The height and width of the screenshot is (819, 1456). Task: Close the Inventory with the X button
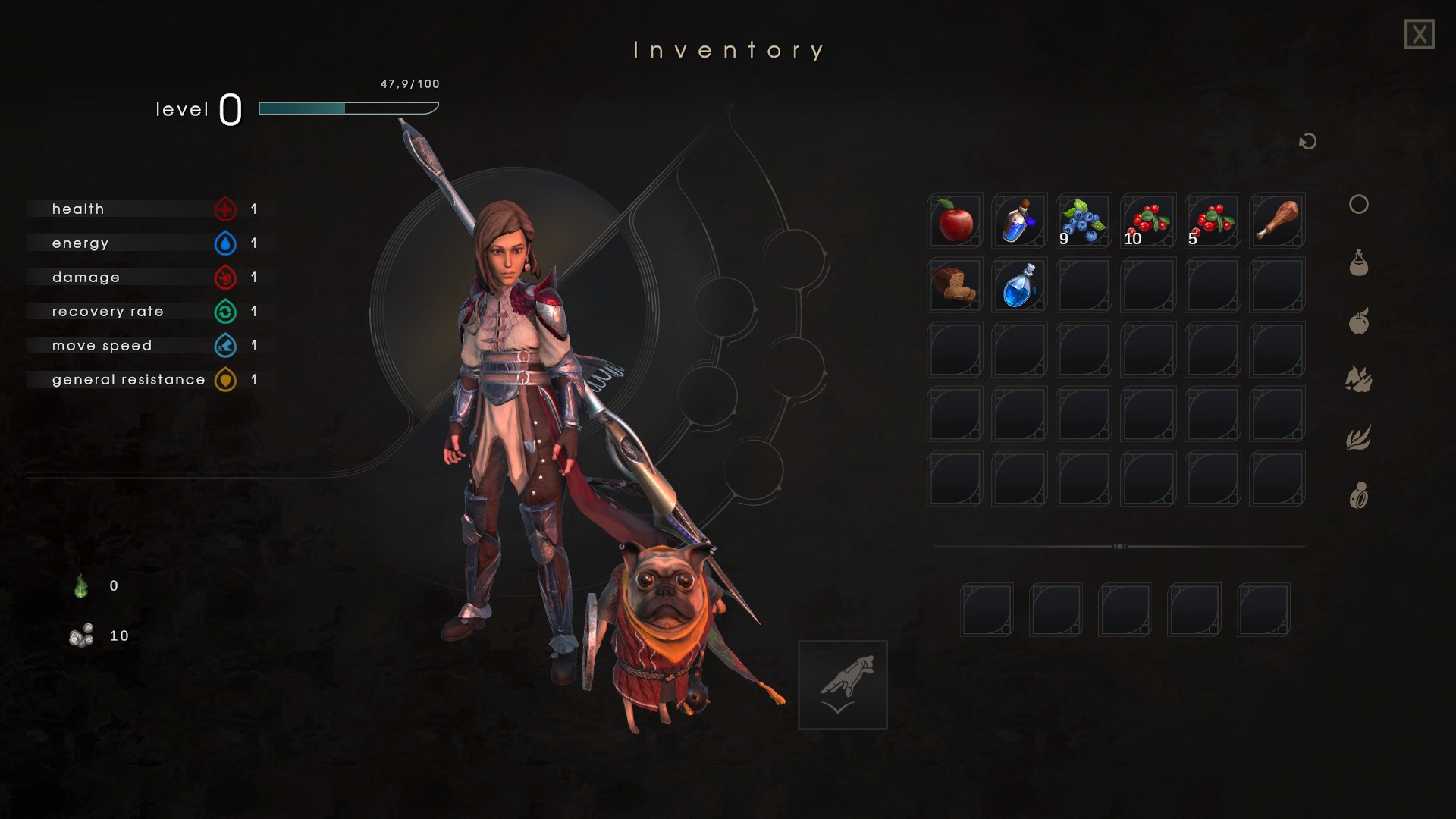[1419, 35]
